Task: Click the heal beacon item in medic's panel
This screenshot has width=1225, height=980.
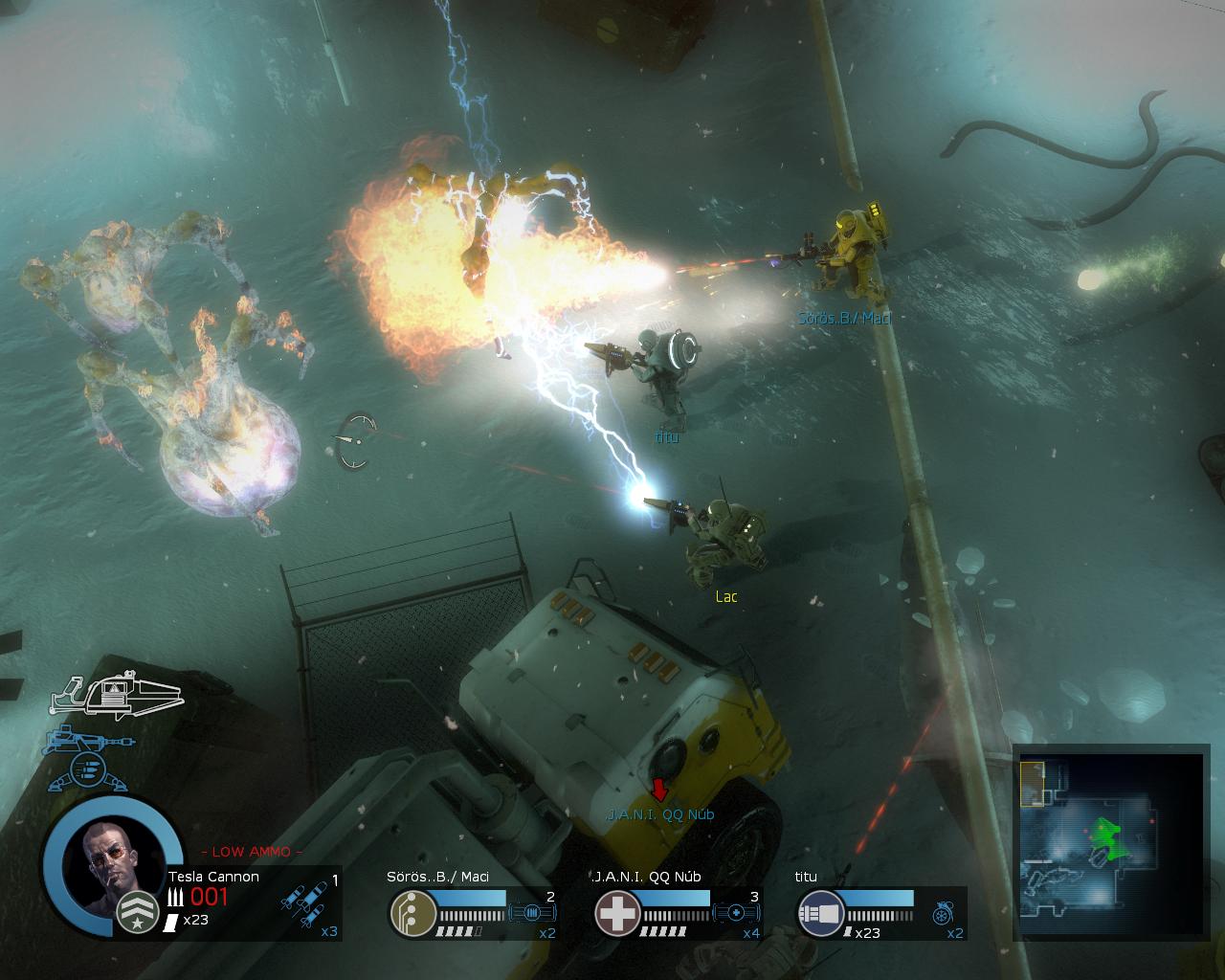Action: coord(737,912)
